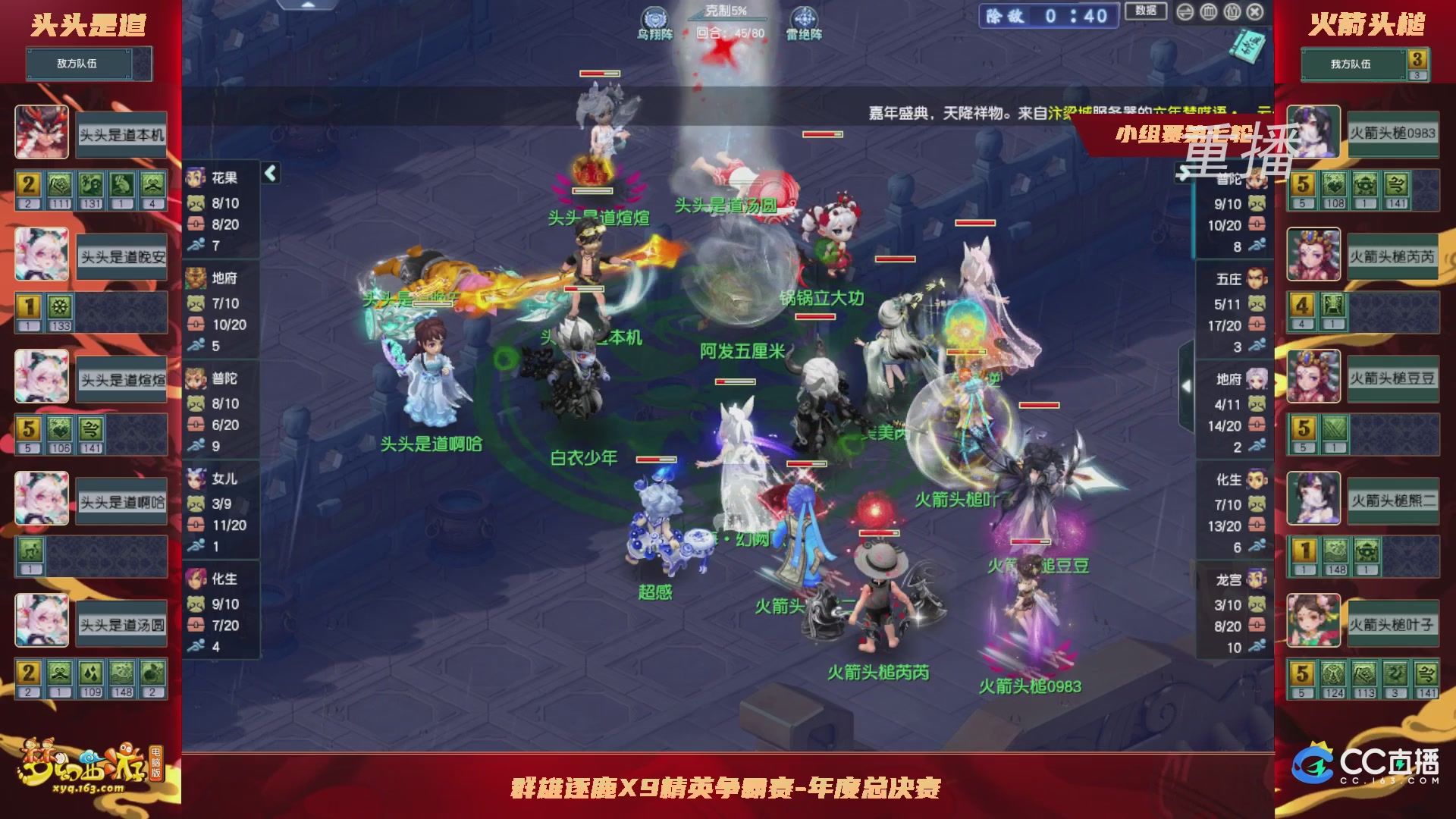Click the camera circle icon in top-right toolbar
This screenshot has width=1456, height=819.
[x=1231, y=11]
